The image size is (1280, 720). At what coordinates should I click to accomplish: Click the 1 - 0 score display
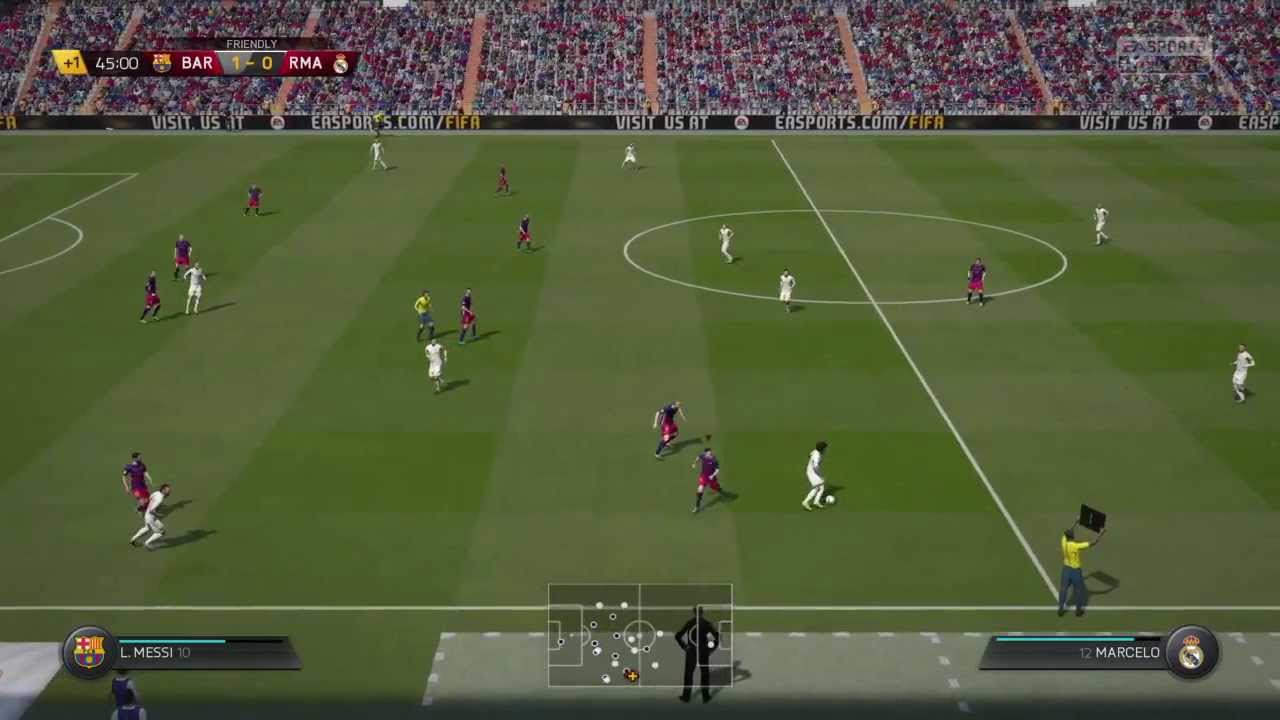(250, 63)
